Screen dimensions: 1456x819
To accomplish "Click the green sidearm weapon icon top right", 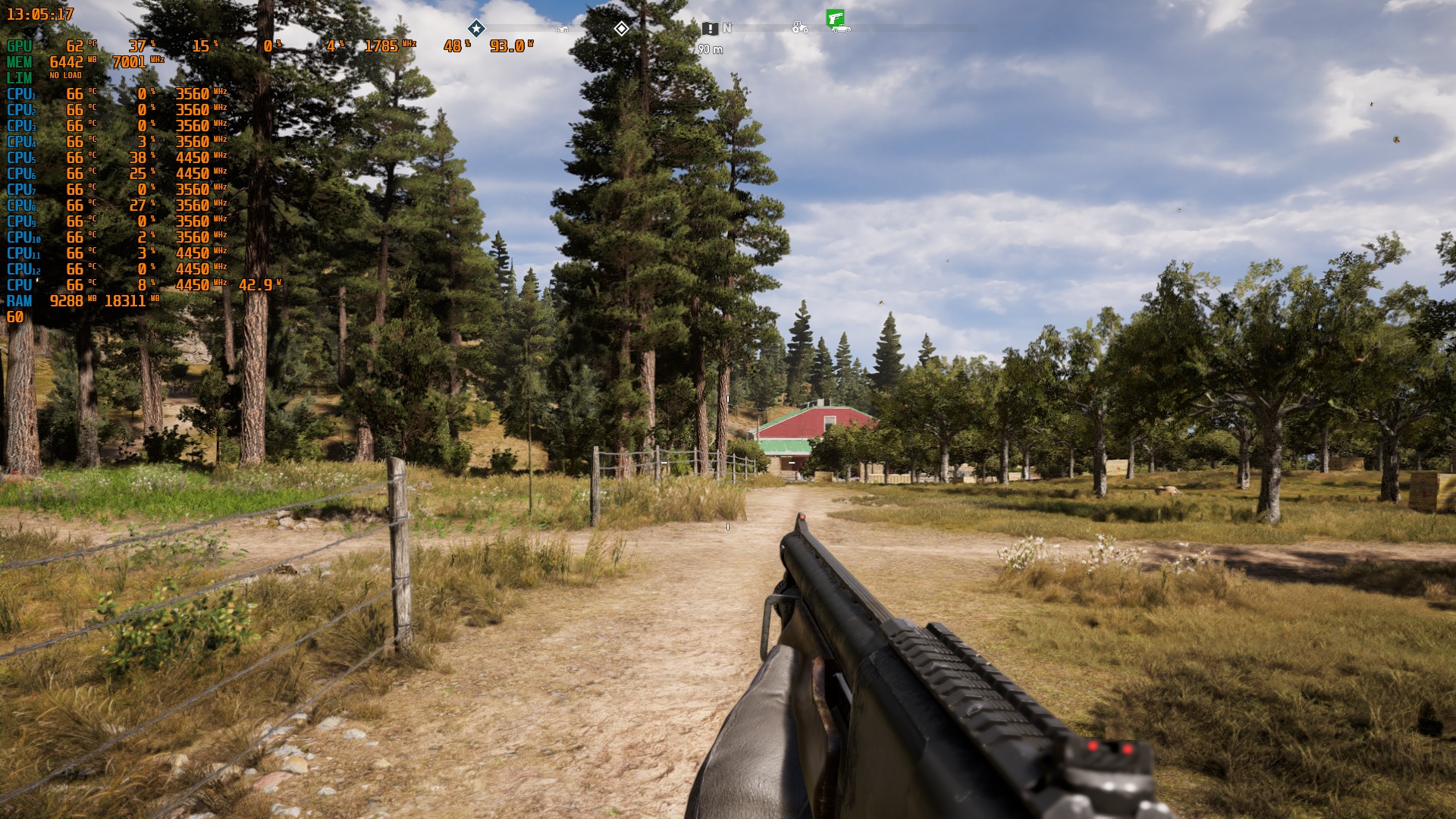I will (835, 17).
